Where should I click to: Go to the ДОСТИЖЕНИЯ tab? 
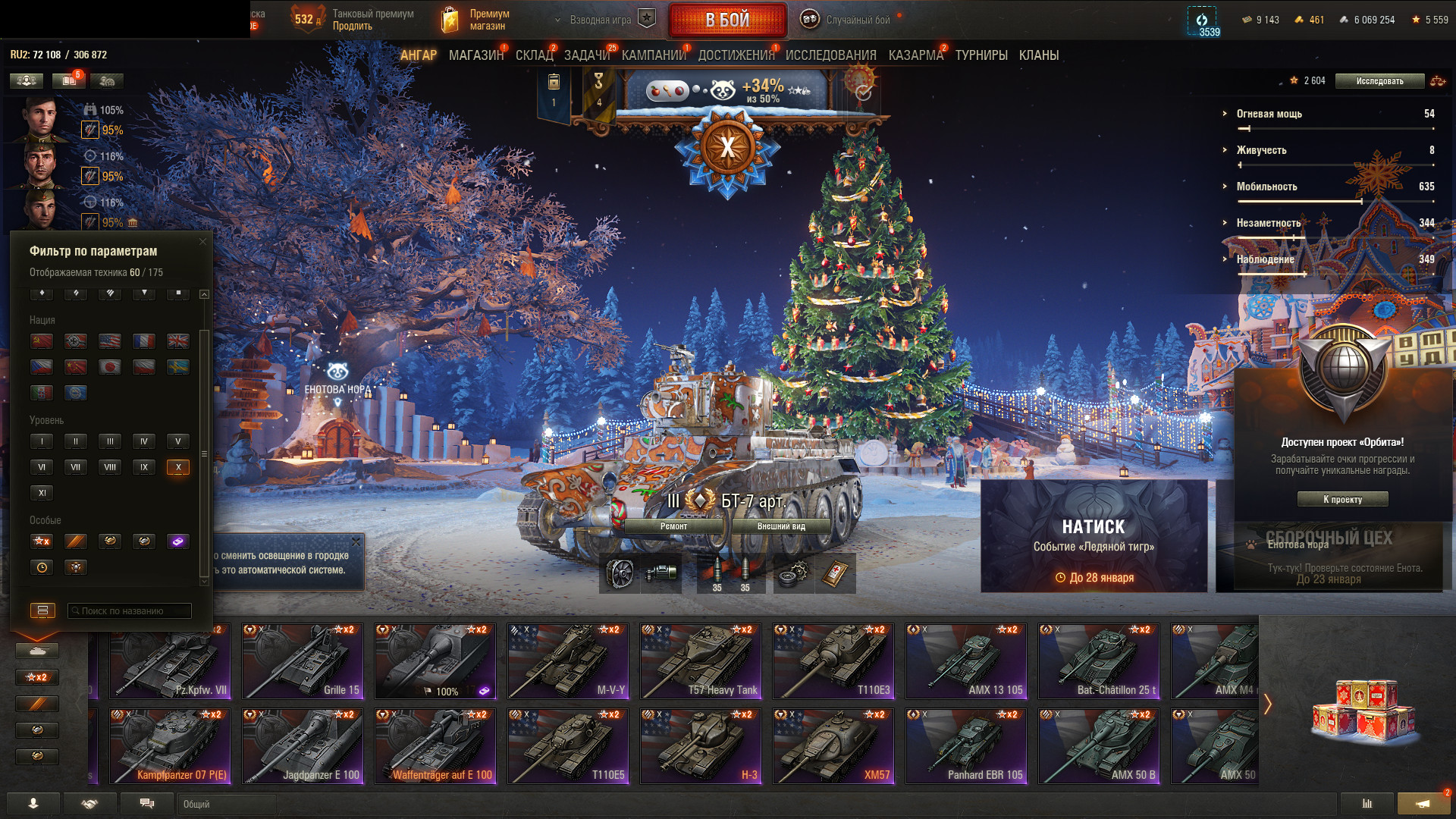(x=736, y=55)
